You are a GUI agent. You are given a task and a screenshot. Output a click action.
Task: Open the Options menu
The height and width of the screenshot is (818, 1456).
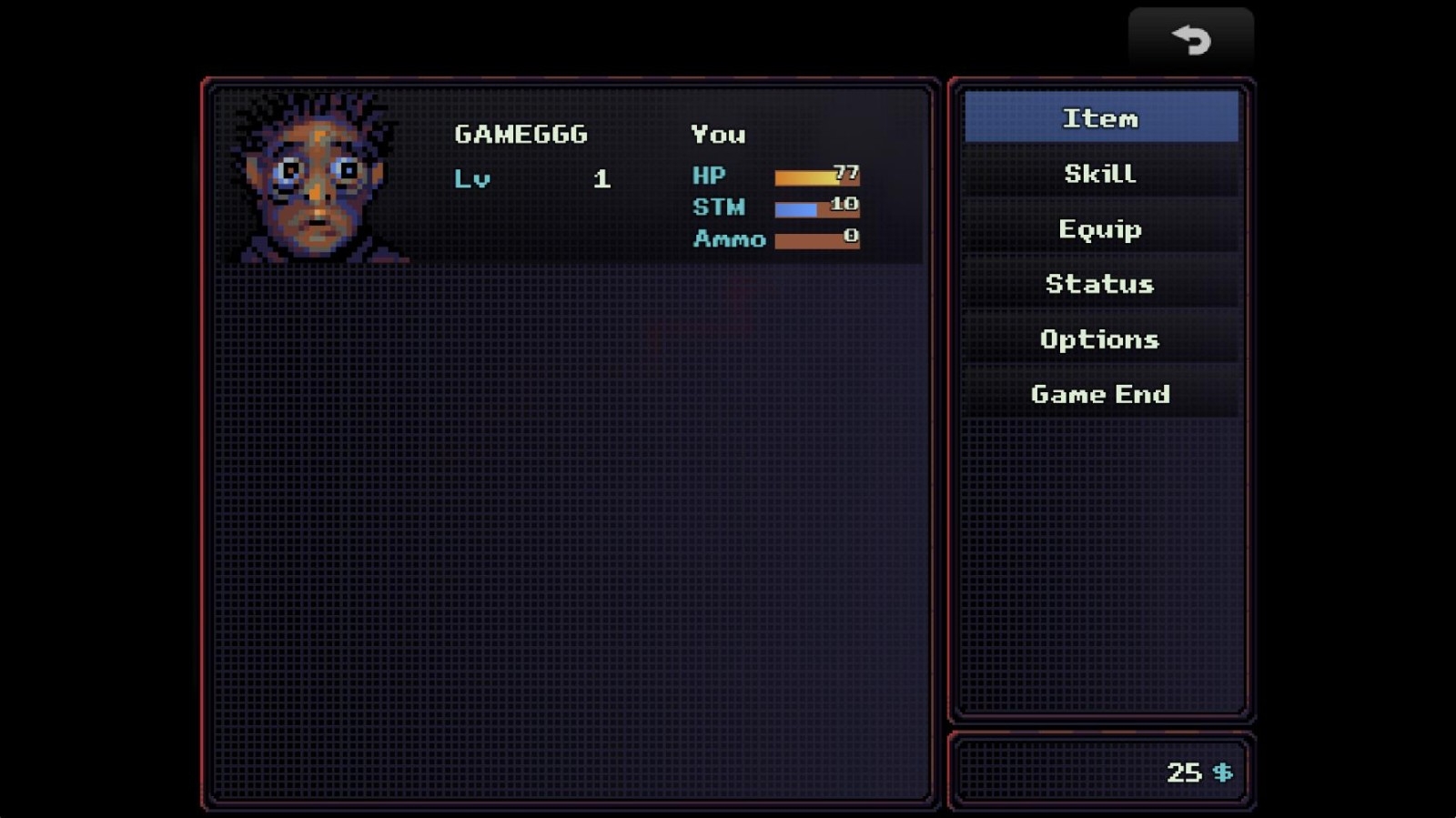point(1100,339)
